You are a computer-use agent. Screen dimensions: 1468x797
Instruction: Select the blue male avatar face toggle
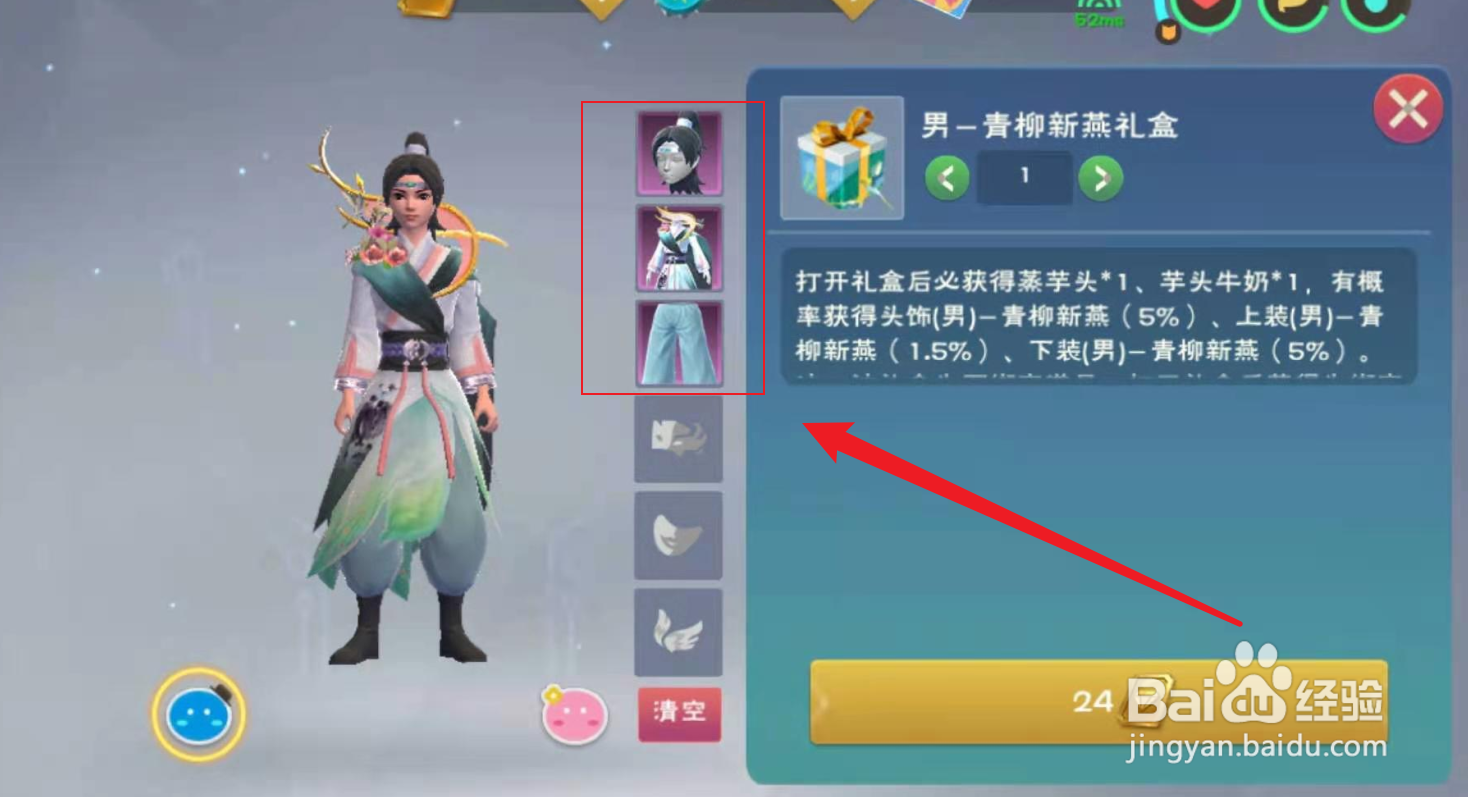pyautogui.click(x=196, y=712)
